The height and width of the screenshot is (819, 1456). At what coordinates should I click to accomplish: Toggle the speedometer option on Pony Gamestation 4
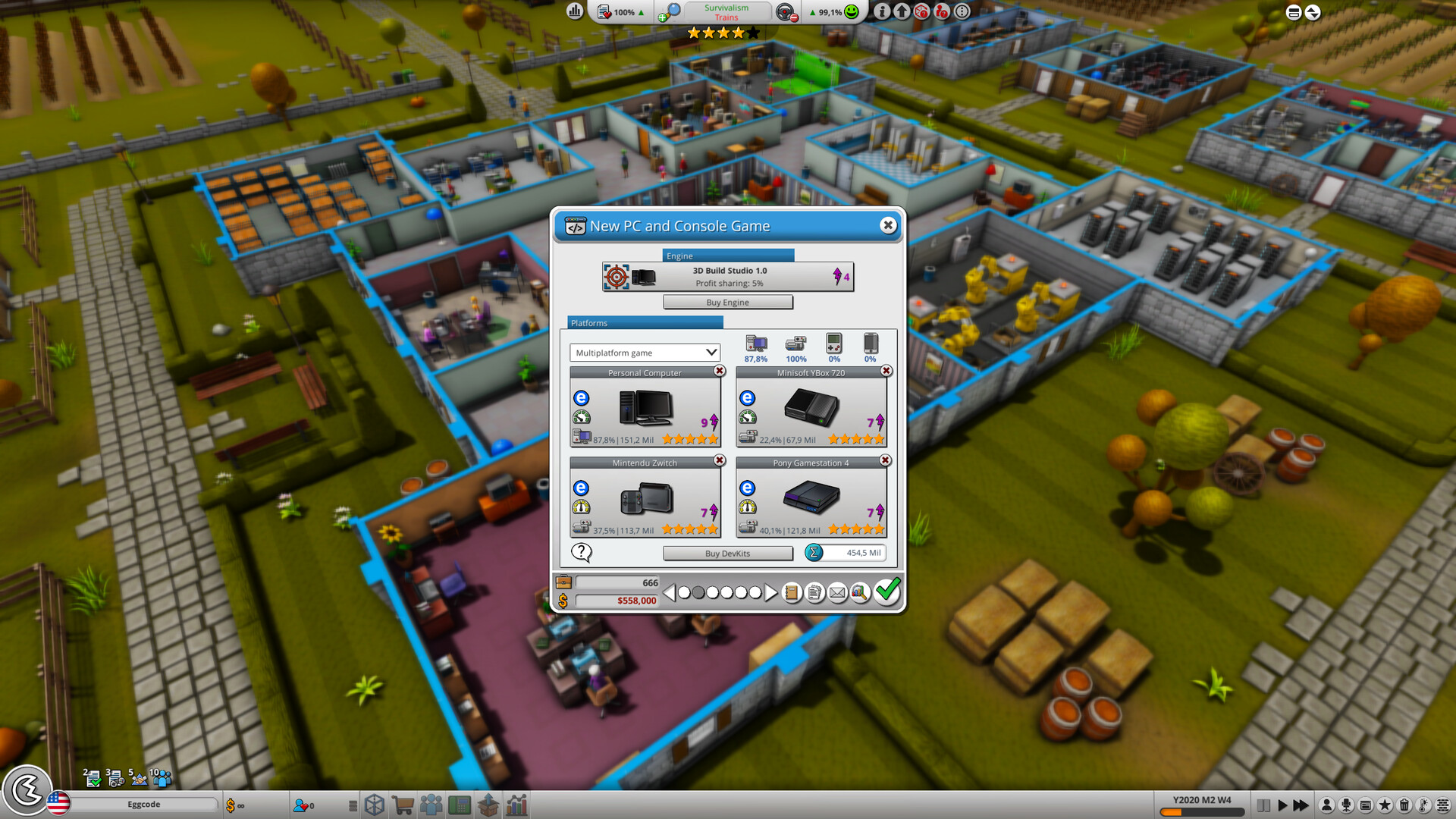coord(747,507)
